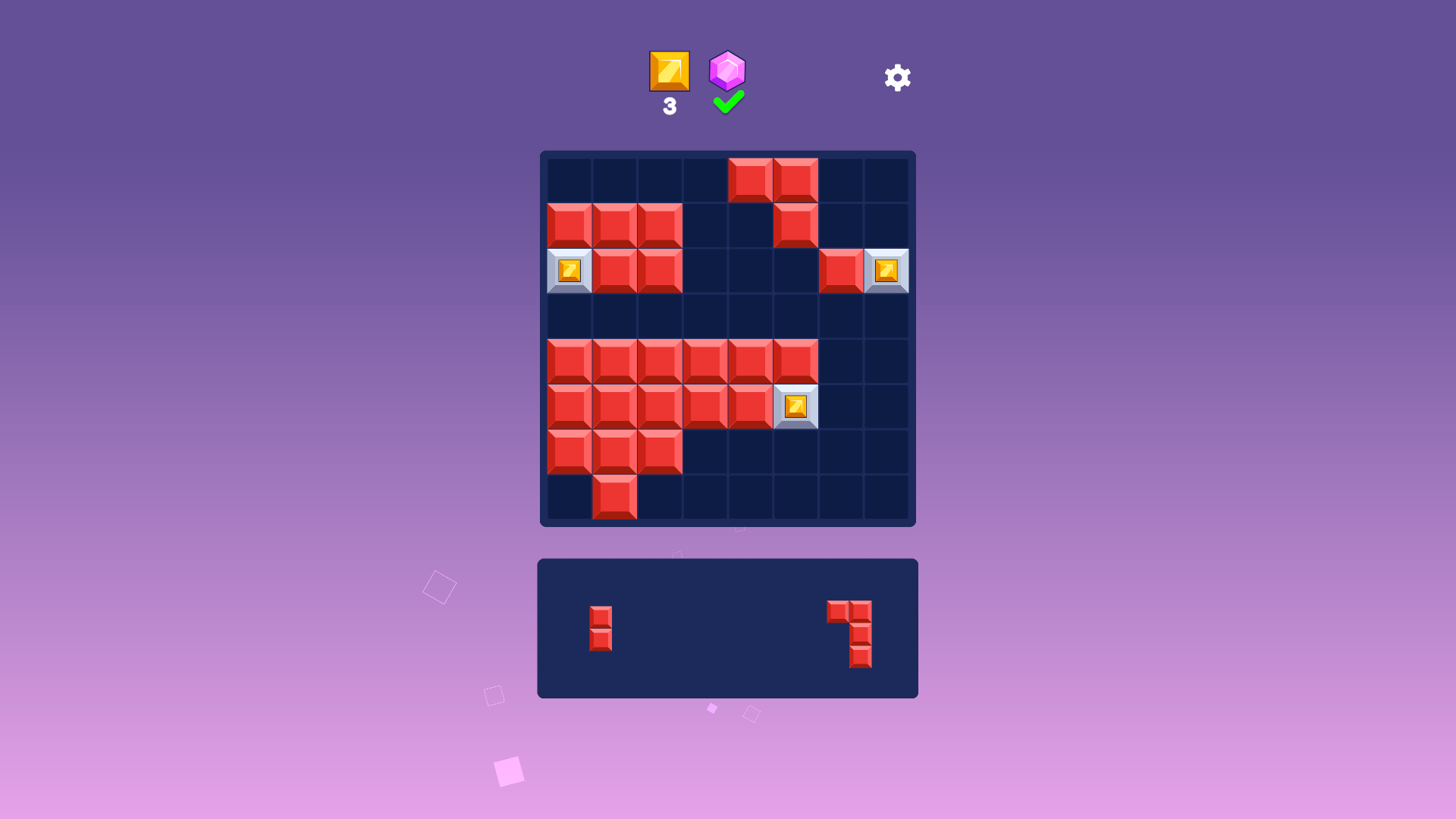Click the long red row in board middle
The width and height of the screenshot is (1456, 819).
click(682, 361)
